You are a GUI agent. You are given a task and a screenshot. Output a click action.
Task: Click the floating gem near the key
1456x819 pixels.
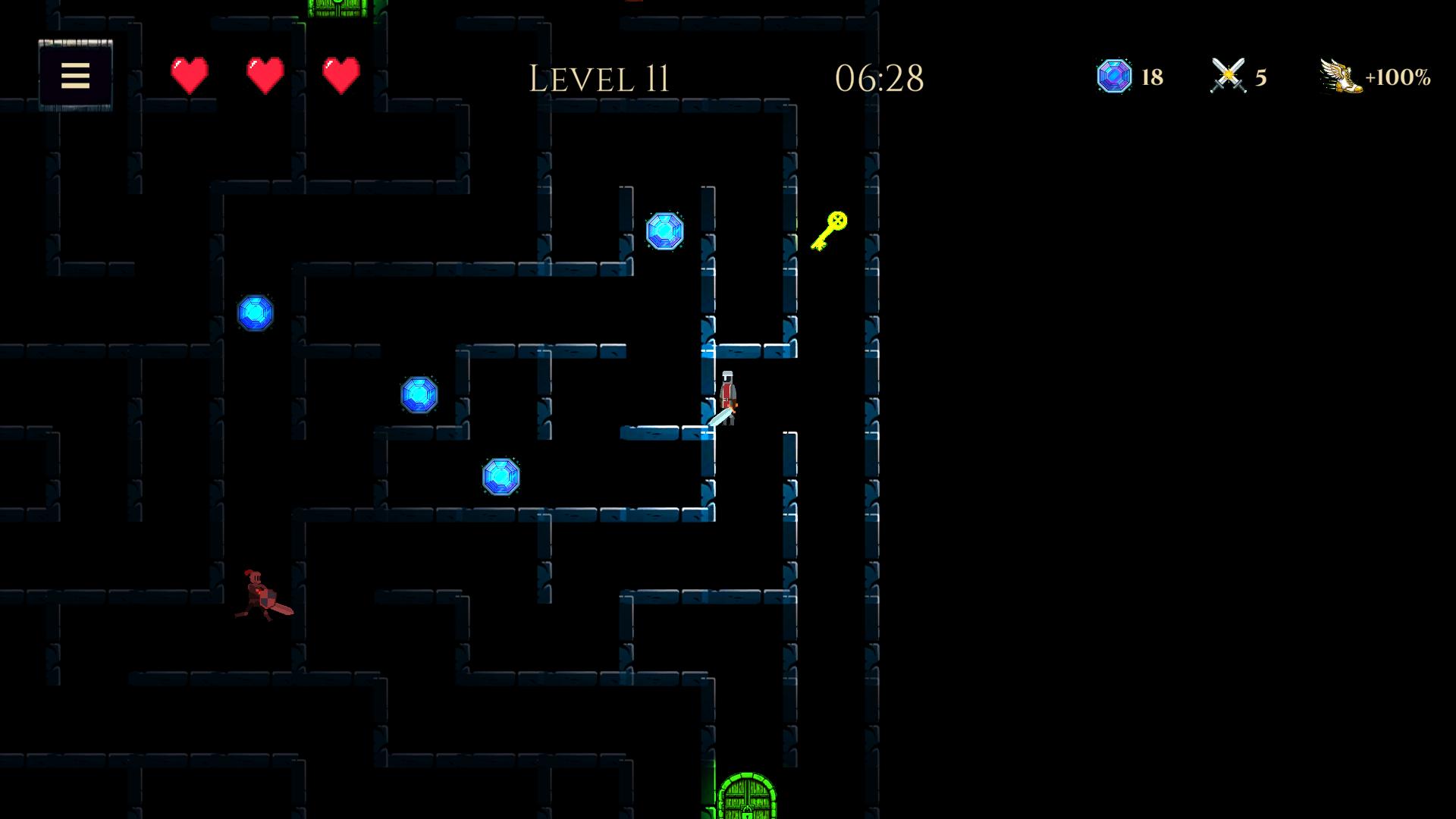tap(667, 231)
